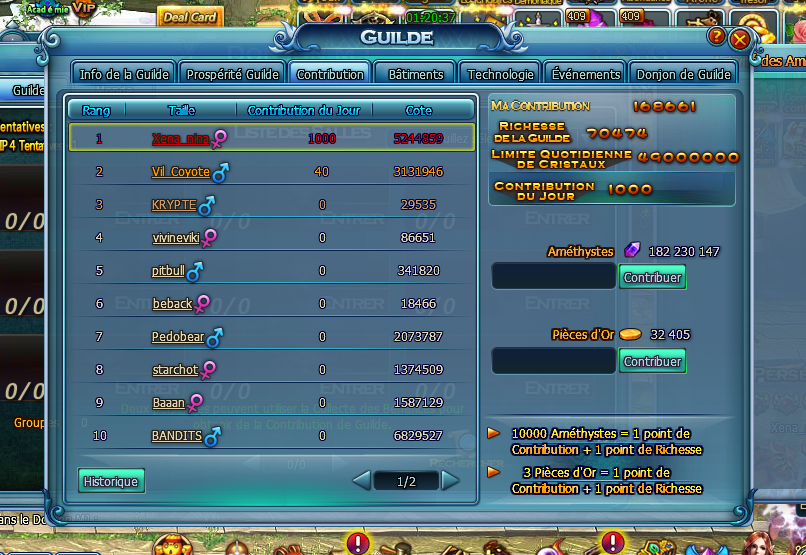Click the Améthystes amount input field

(553, 277)
